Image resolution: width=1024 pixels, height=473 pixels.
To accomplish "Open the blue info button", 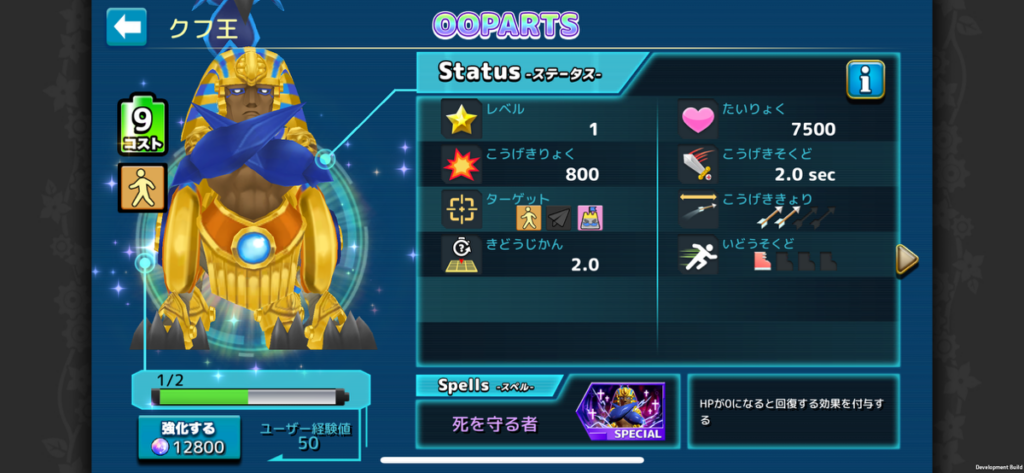I will pyautogui.click(x=865, y=79).
